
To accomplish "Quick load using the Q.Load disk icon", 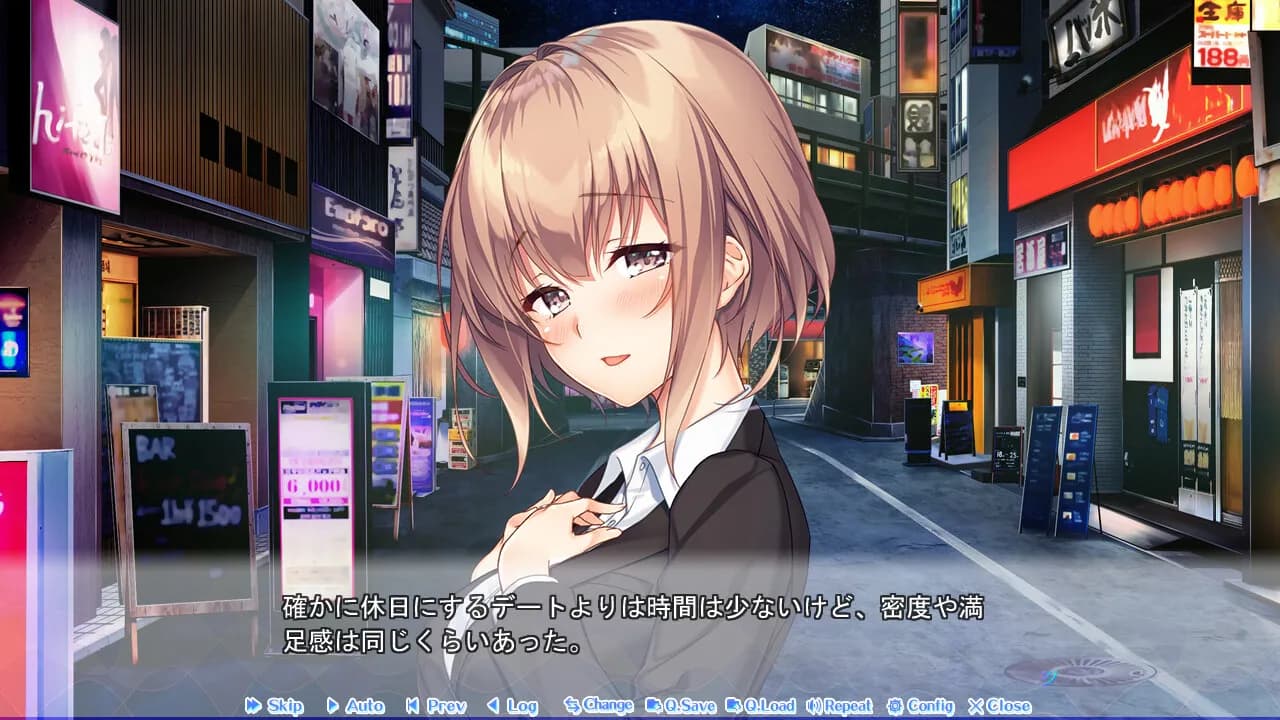I will [x=732, y=706].
